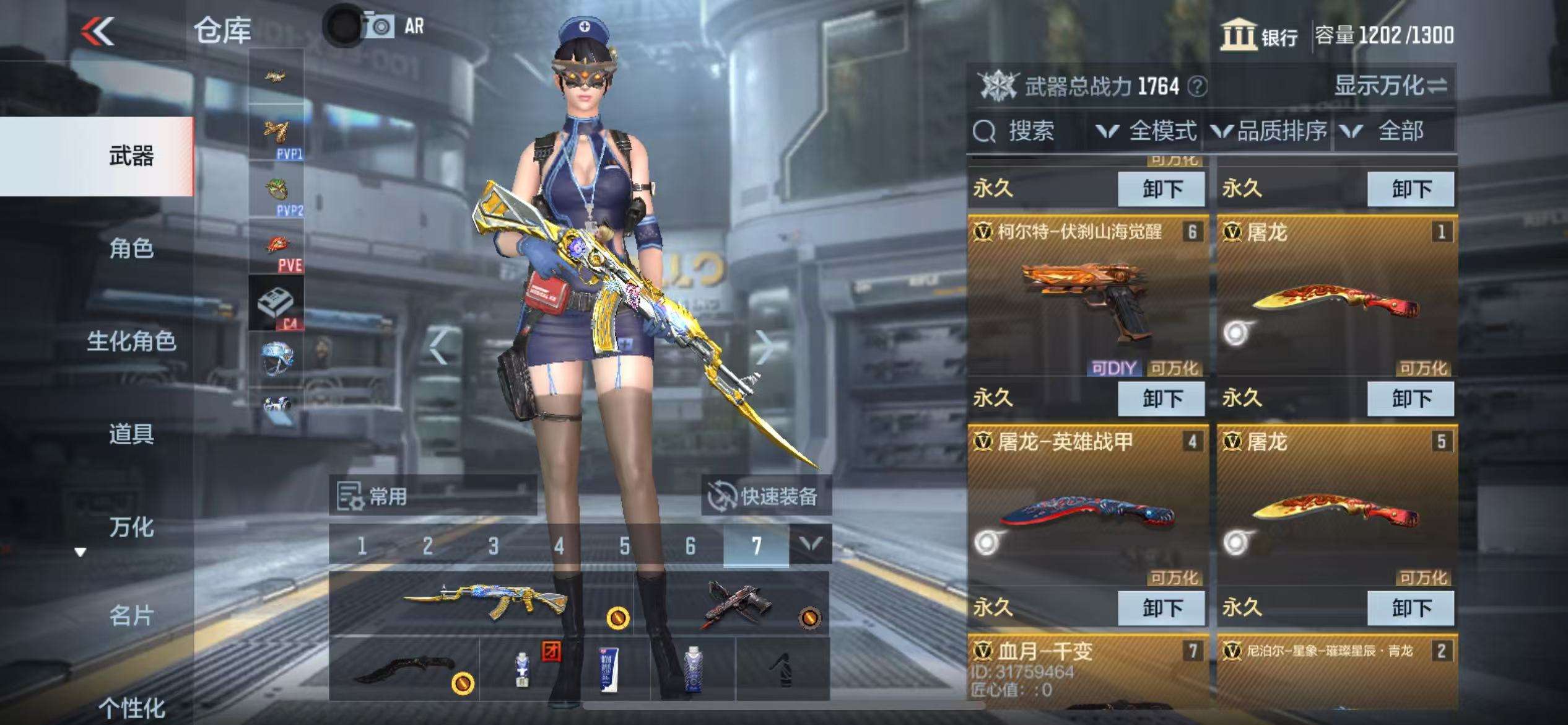The width and height of the screenshot is (1568, 725).
Task: Toggle 显示万化 display switch
Action: tap(1390, 86)
